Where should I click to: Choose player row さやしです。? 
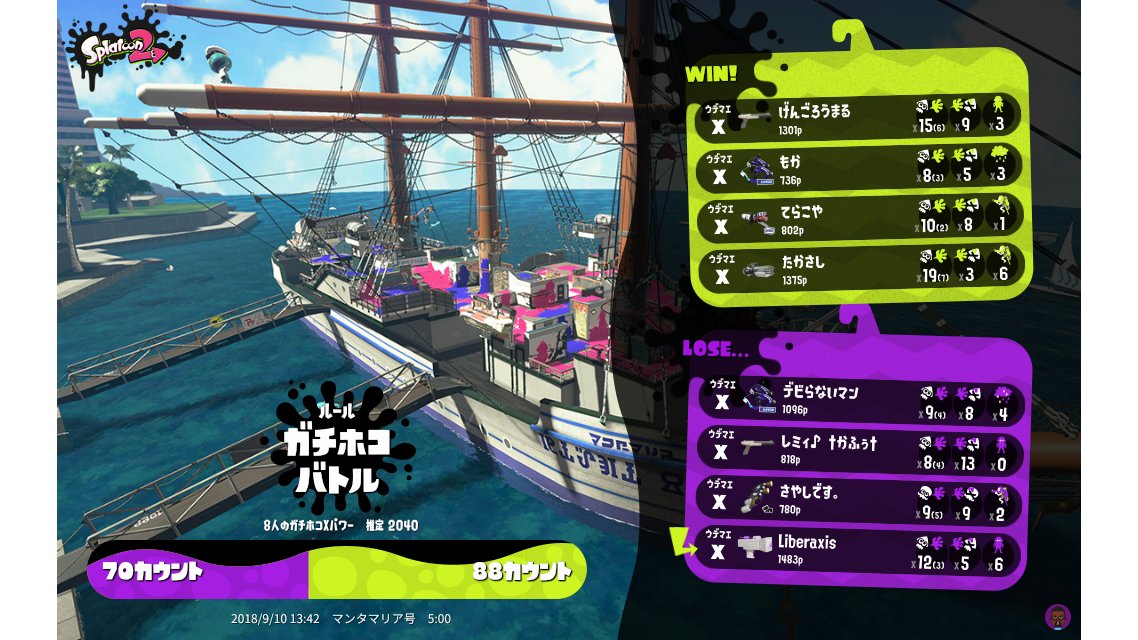[x=858, y=499]
